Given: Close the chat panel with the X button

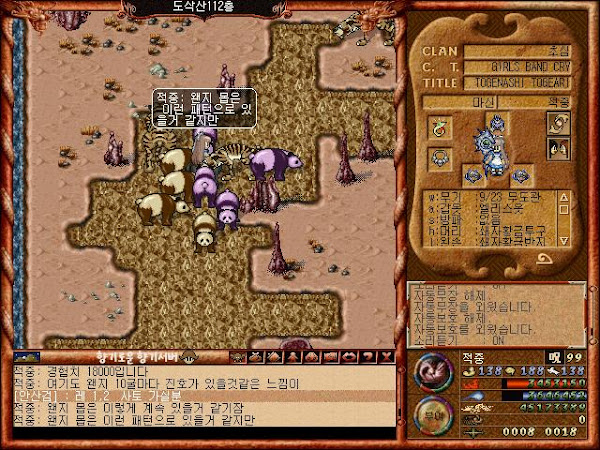Looking at the screenshot, I should pyautogui.click(x=388, y=357).
